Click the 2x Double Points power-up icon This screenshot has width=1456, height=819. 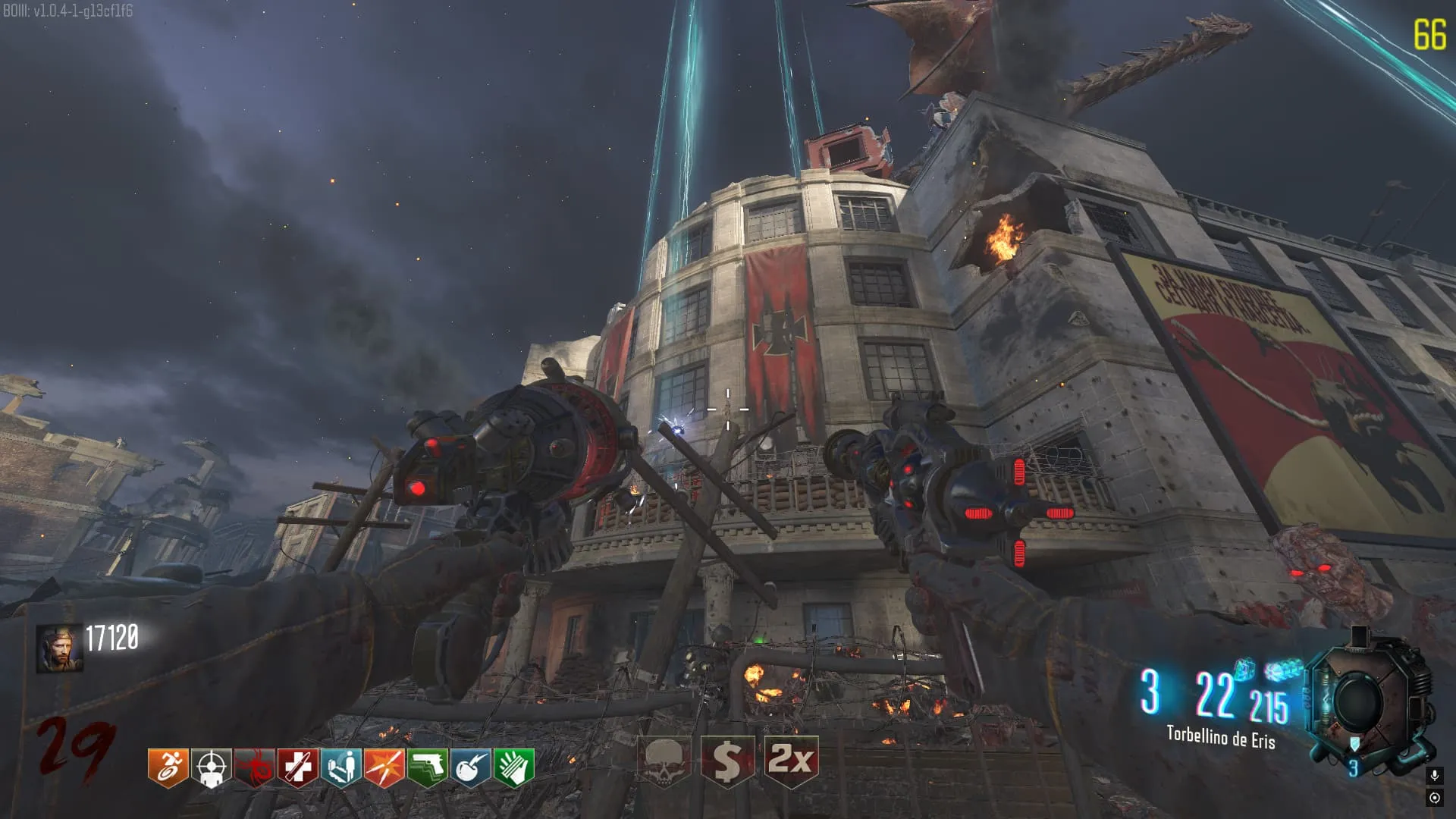(791, 759)
